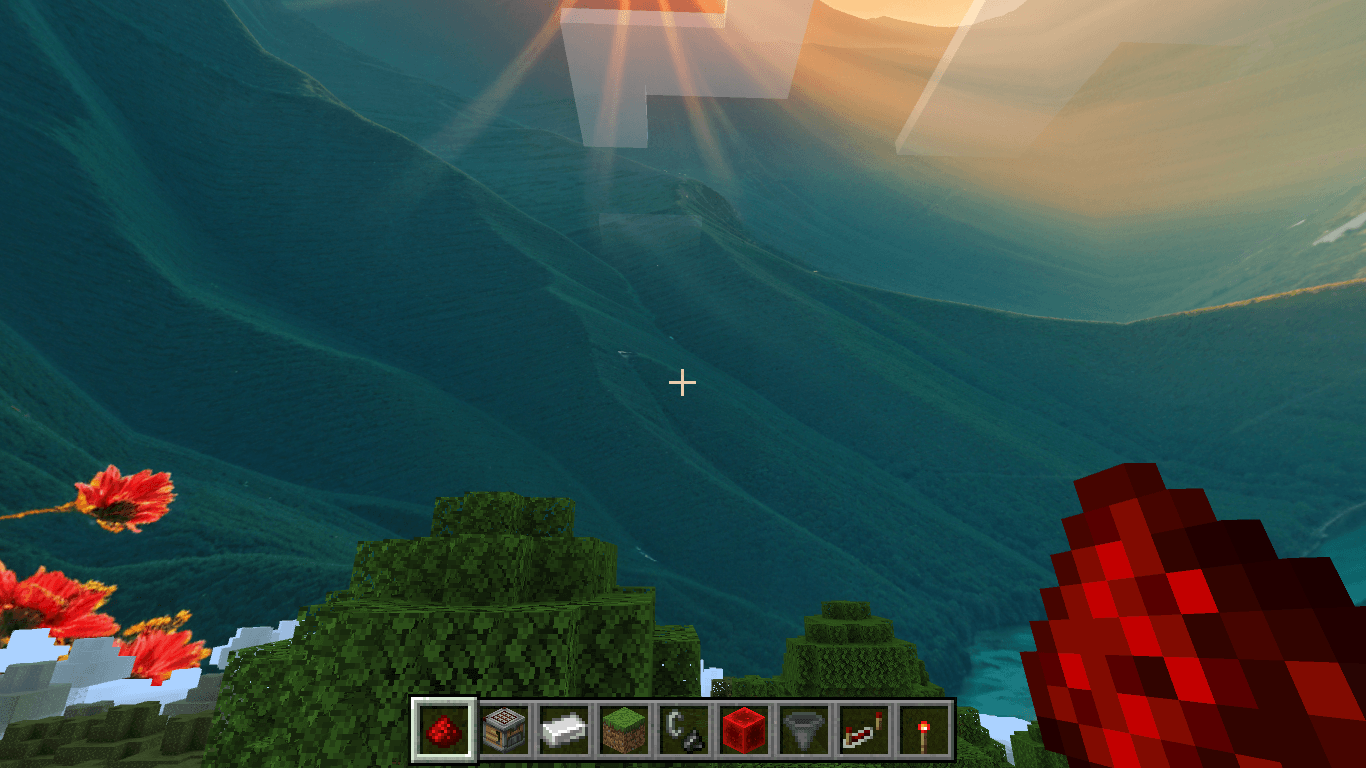Click the crosshair at screen center
The width and height of the screenshot is (1366, 768).
(x=683, y=382)
